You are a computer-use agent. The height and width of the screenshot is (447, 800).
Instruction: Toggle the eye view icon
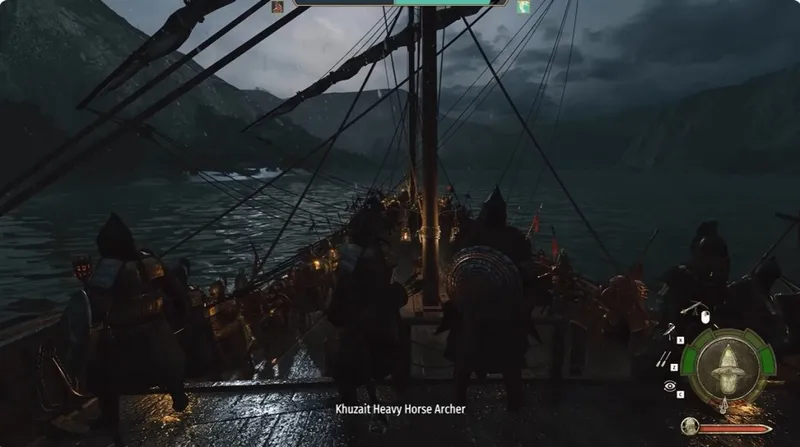coord(669,385)
